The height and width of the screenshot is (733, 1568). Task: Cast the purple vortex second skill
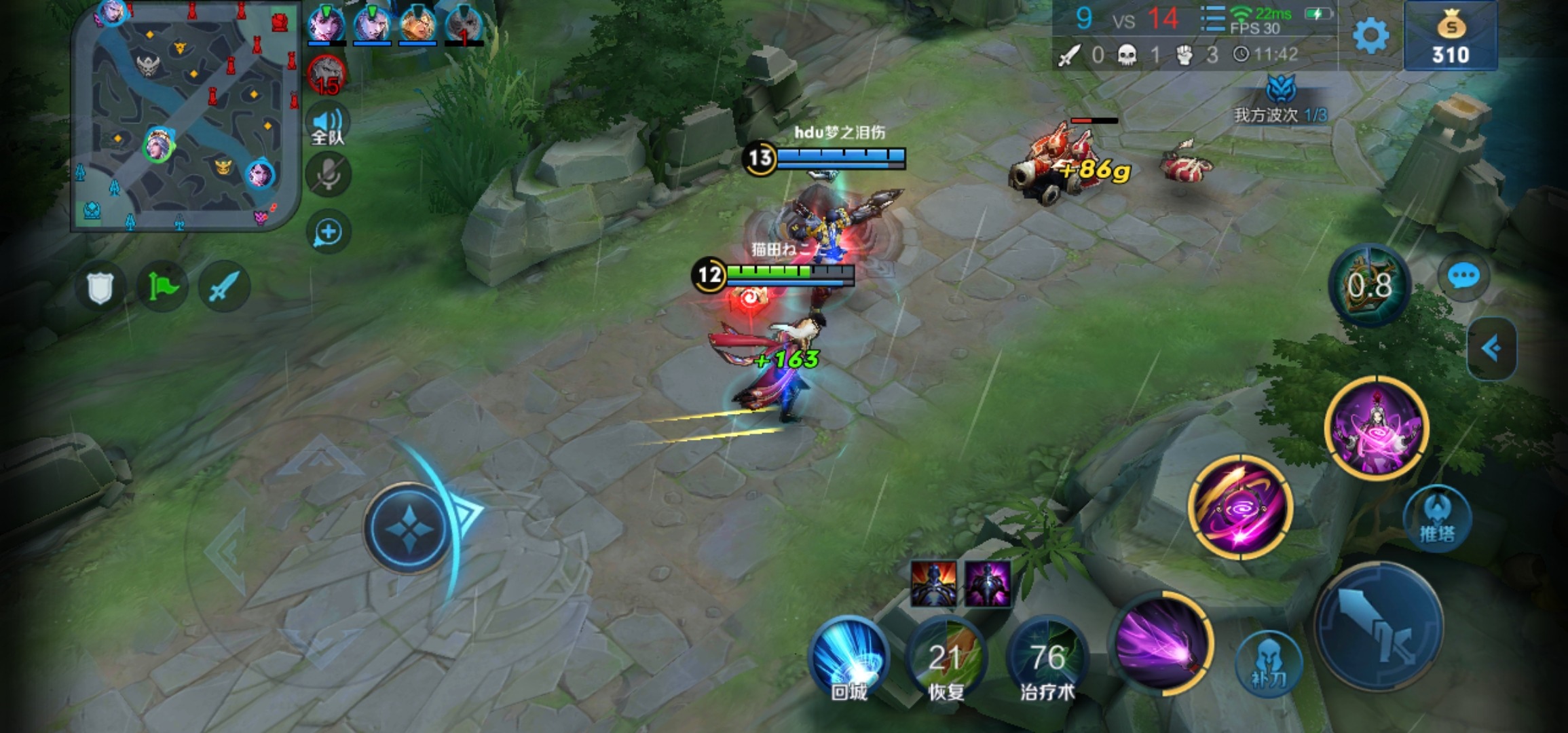tap(1240, 508)
